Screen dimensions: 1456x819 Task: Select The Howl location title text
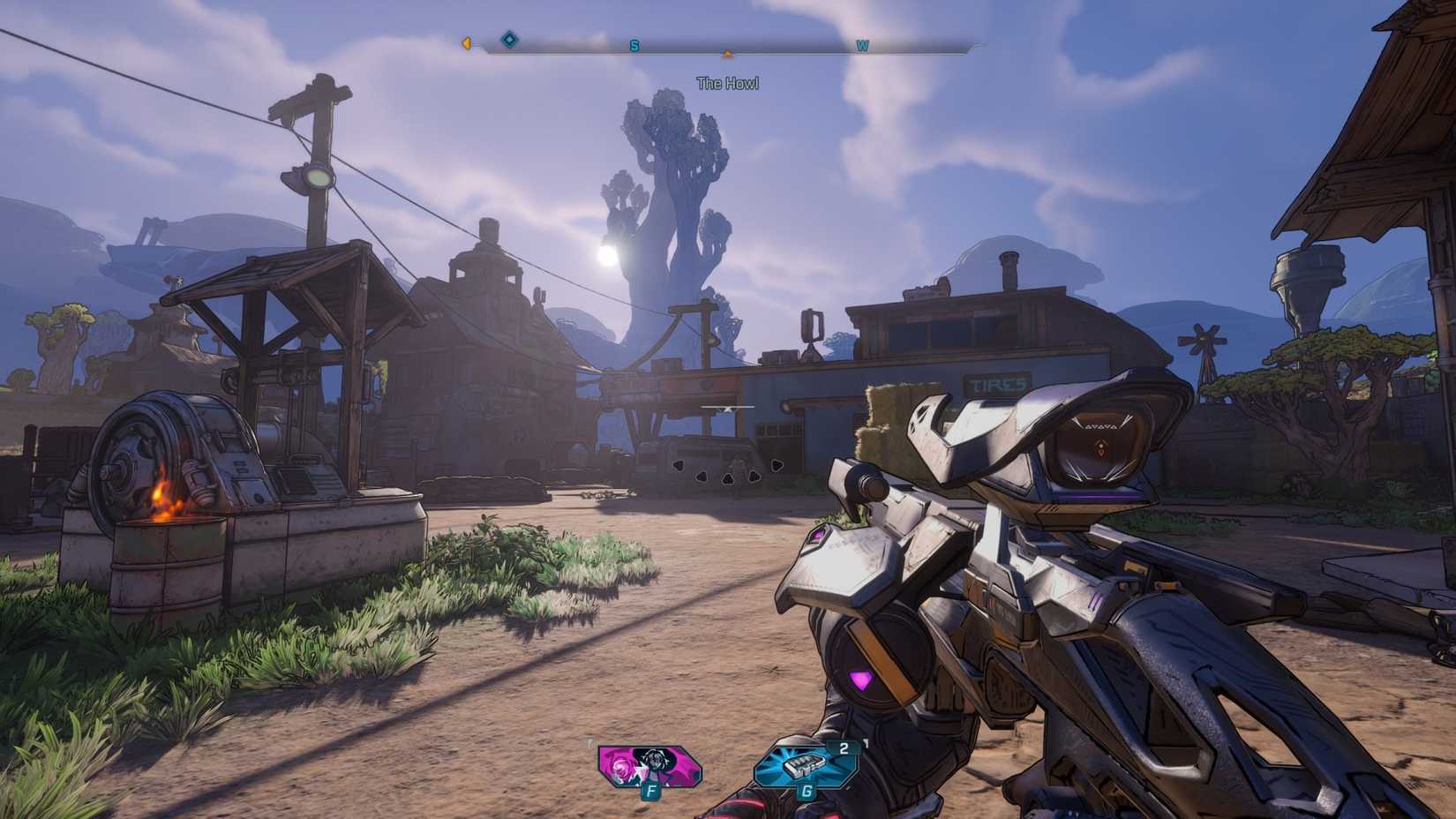(729, 82)
